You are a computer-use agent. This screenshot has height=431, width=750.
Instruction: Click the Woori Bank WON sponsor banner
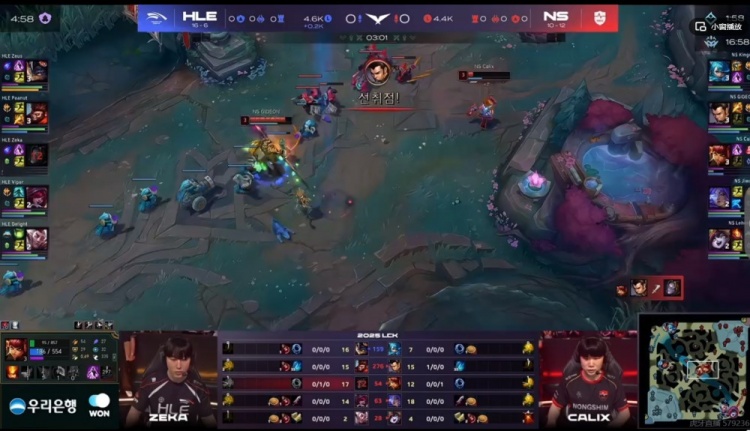(58, 406)
